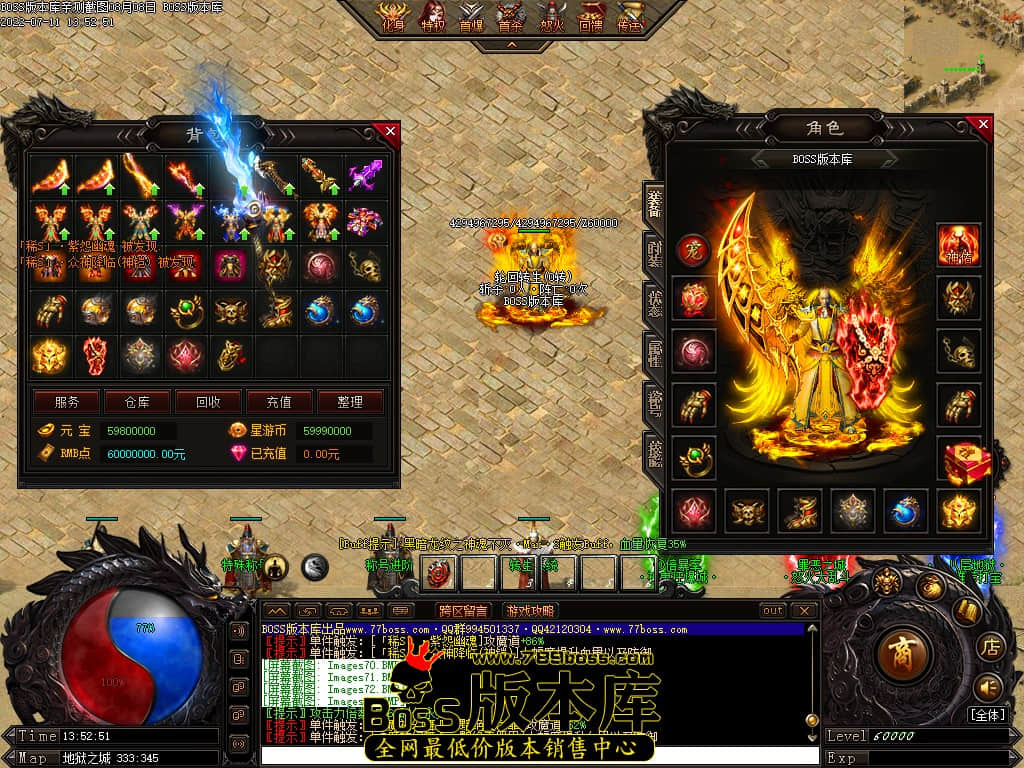Collapse the top menu bar arrow
The width and height of the screenshot is (1024, 768).
tap(511, 45)
